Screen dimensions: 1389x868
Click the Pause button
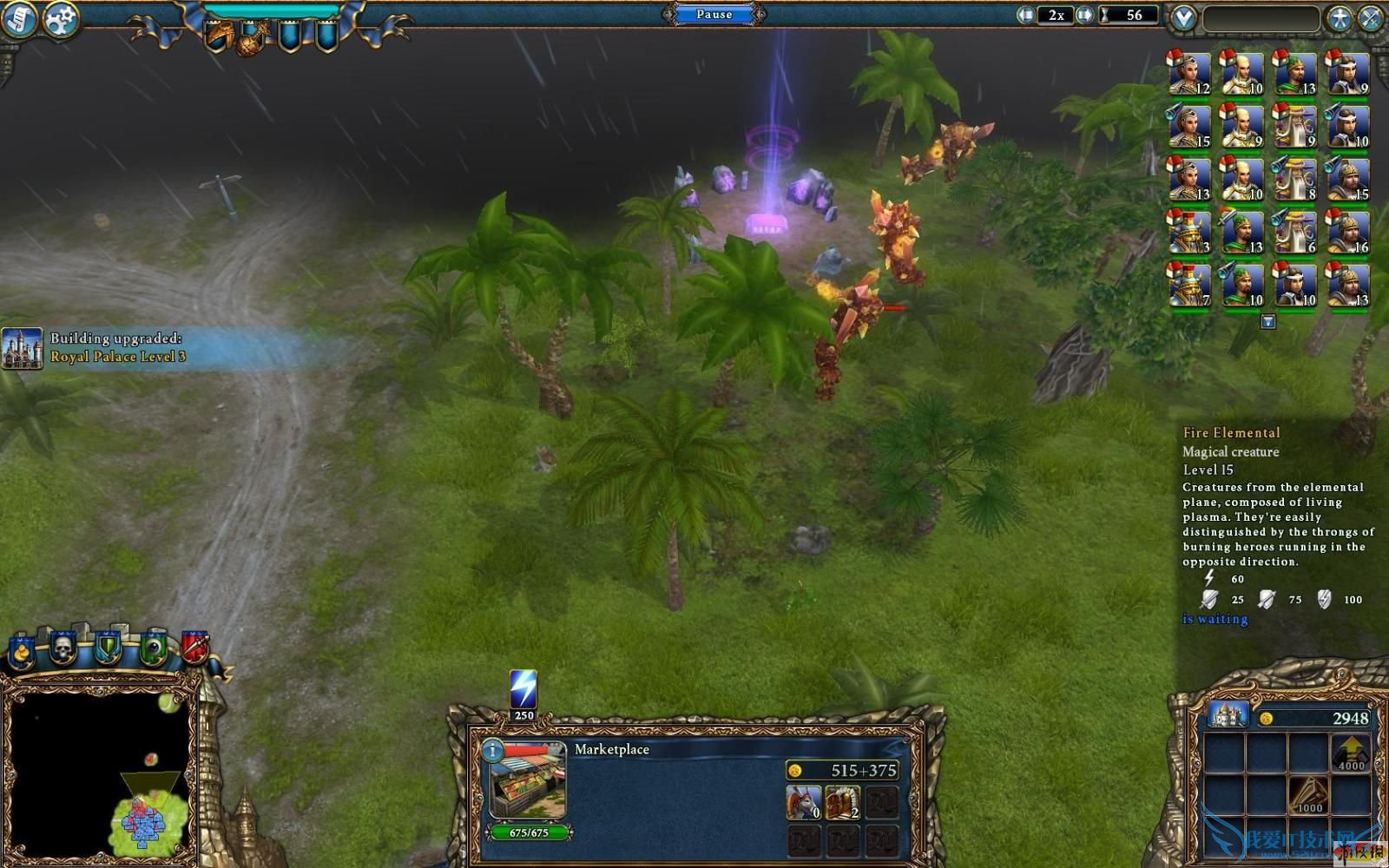coord(714,14)
